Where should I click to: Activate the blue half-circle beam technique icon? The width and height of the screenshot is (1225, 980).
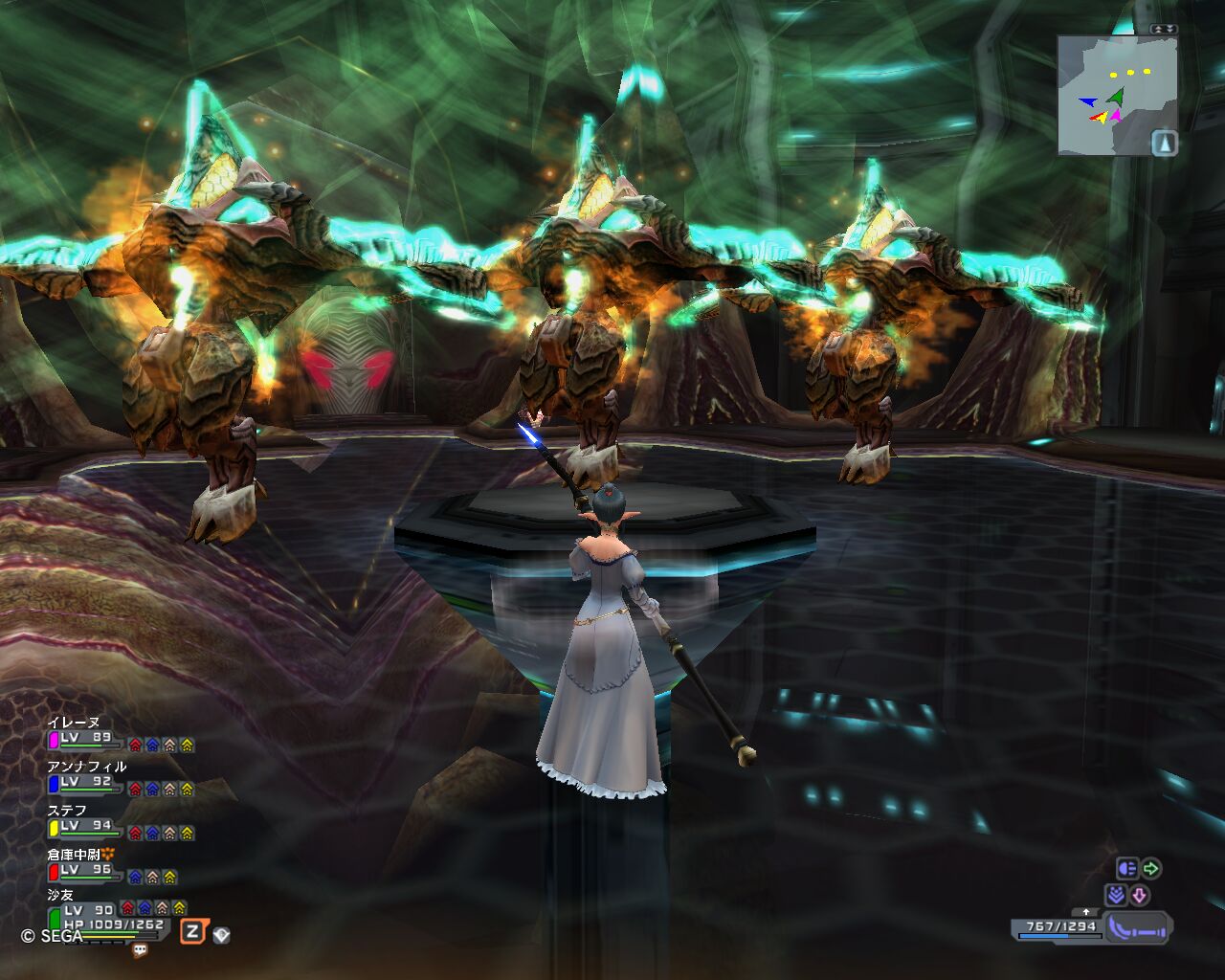coord(1126,869)
